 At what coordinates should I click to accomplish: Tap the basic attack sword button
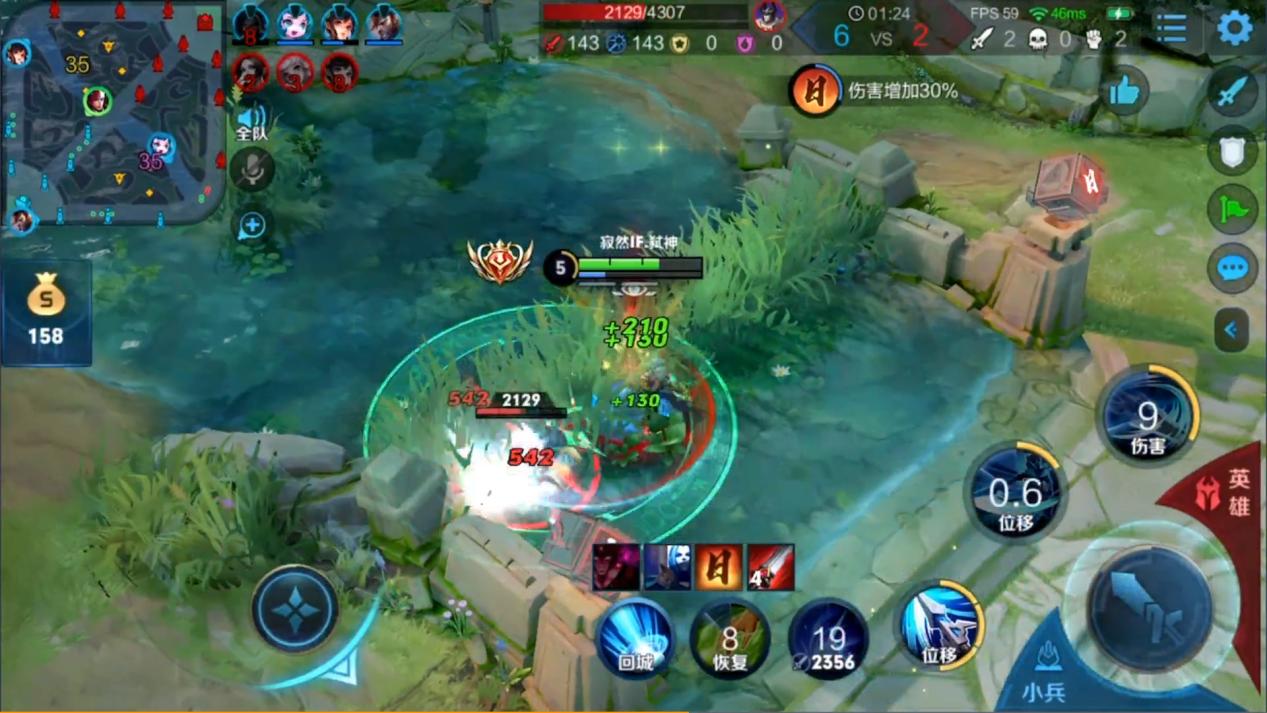tap(1150, 607)
